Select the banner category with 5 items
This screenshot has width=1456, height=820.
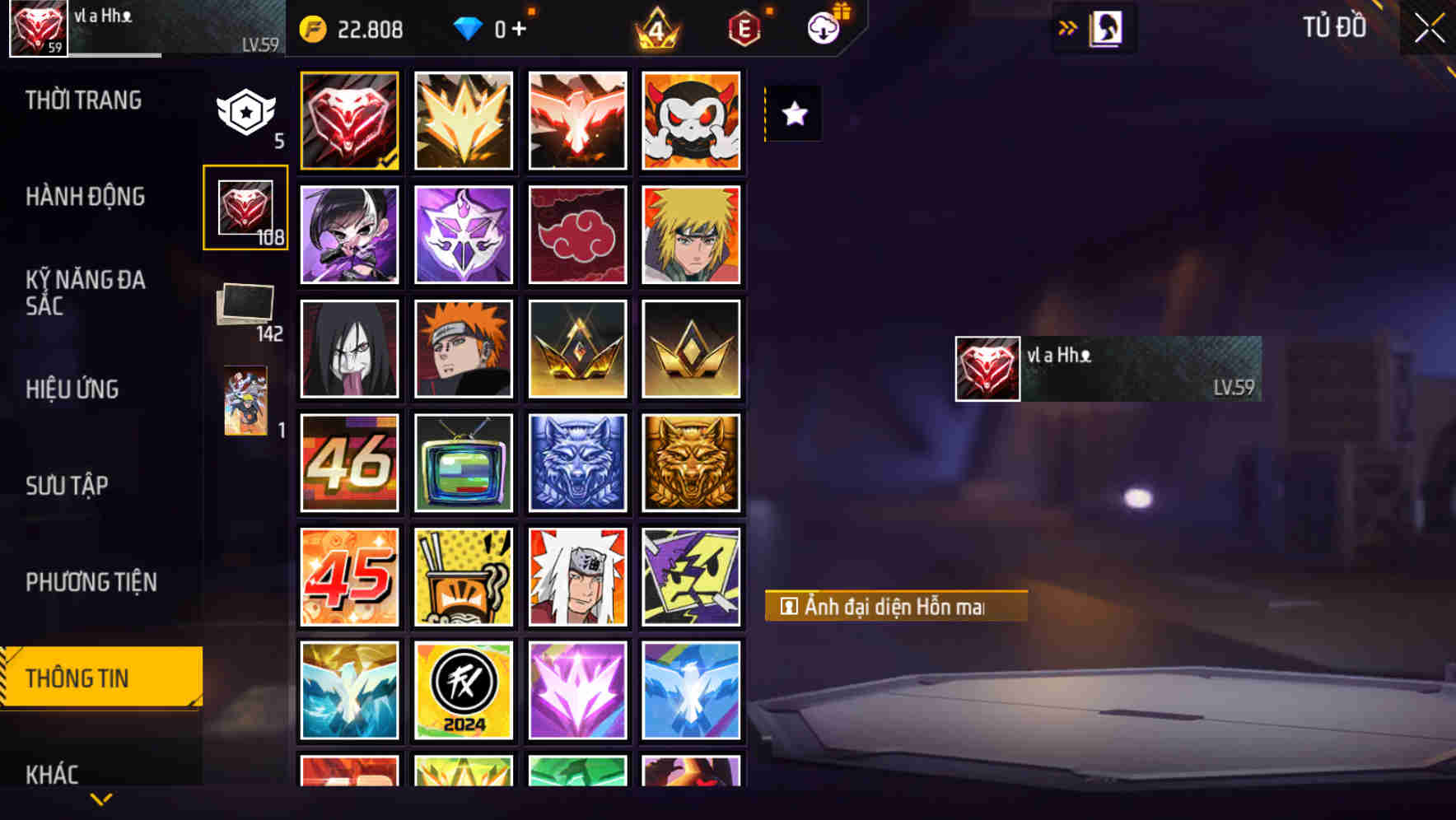245,115
